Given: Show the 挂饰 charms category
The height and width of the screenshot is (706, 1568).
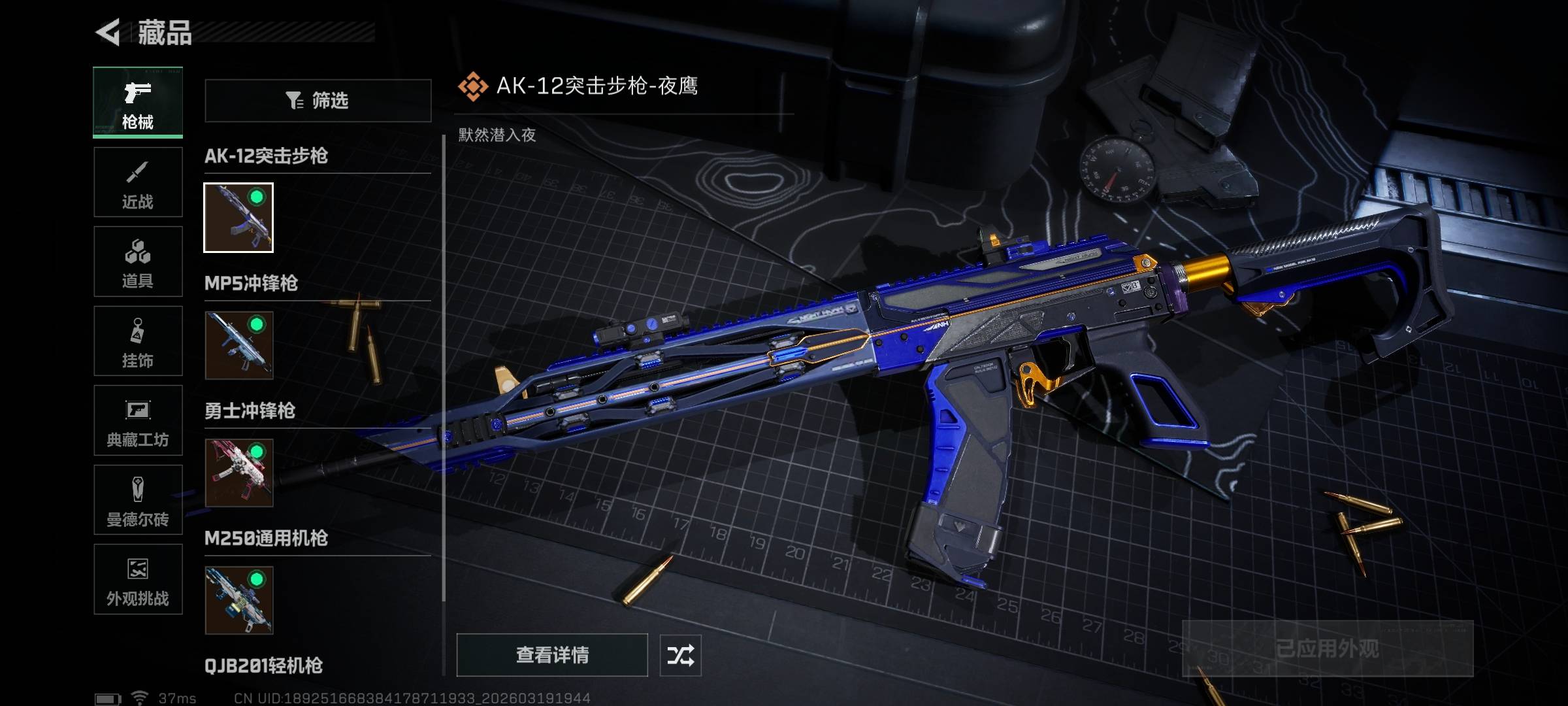Looking at the screenshot, I should [x=138, y=341].
